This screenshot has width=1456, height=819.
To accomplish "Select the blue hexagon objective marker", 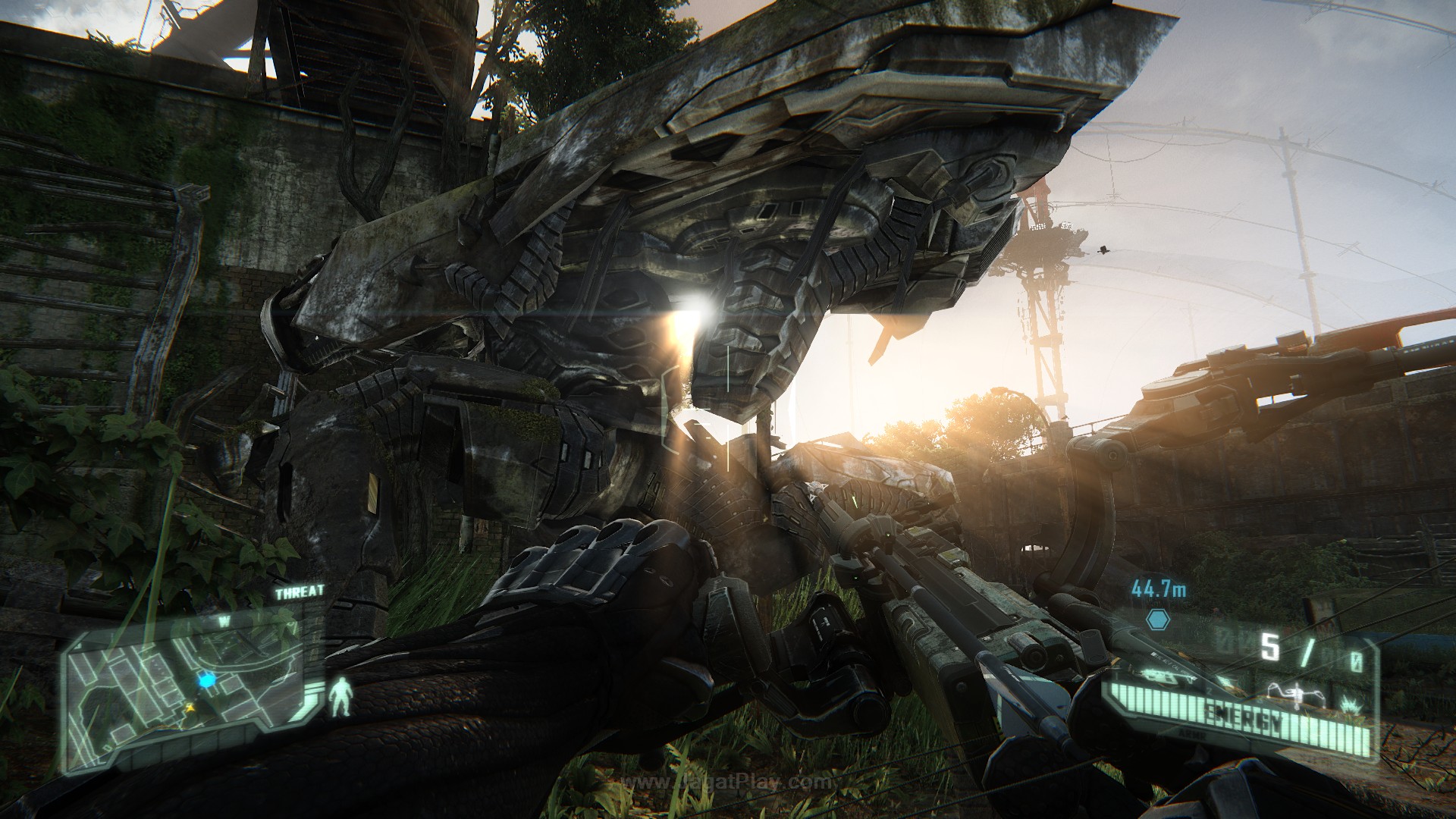I will click(1158, 617).
